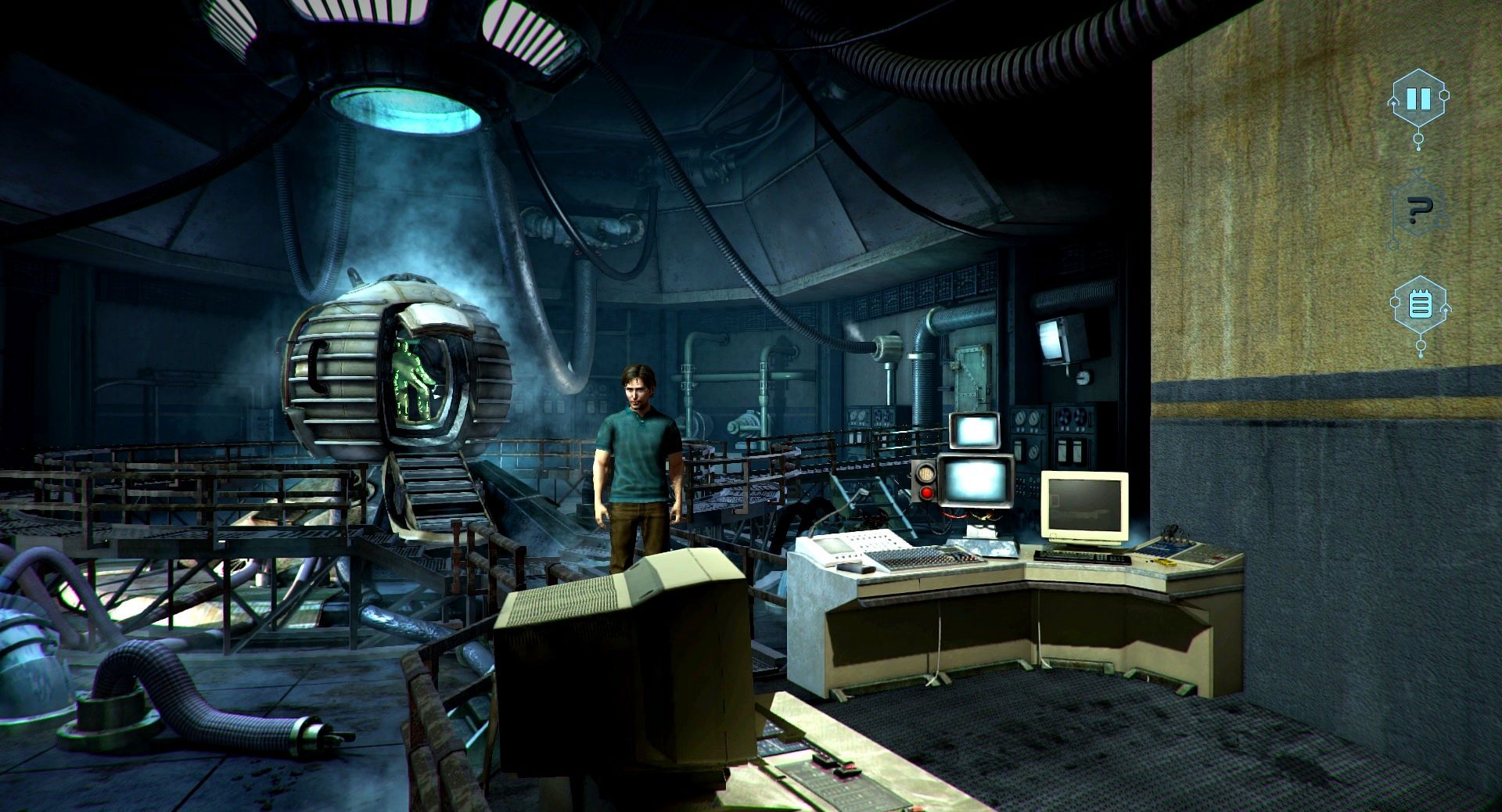This screenshot has height=812, width=1502.
Task: Pause the game with the pause icon
Action: point(1418,99)
